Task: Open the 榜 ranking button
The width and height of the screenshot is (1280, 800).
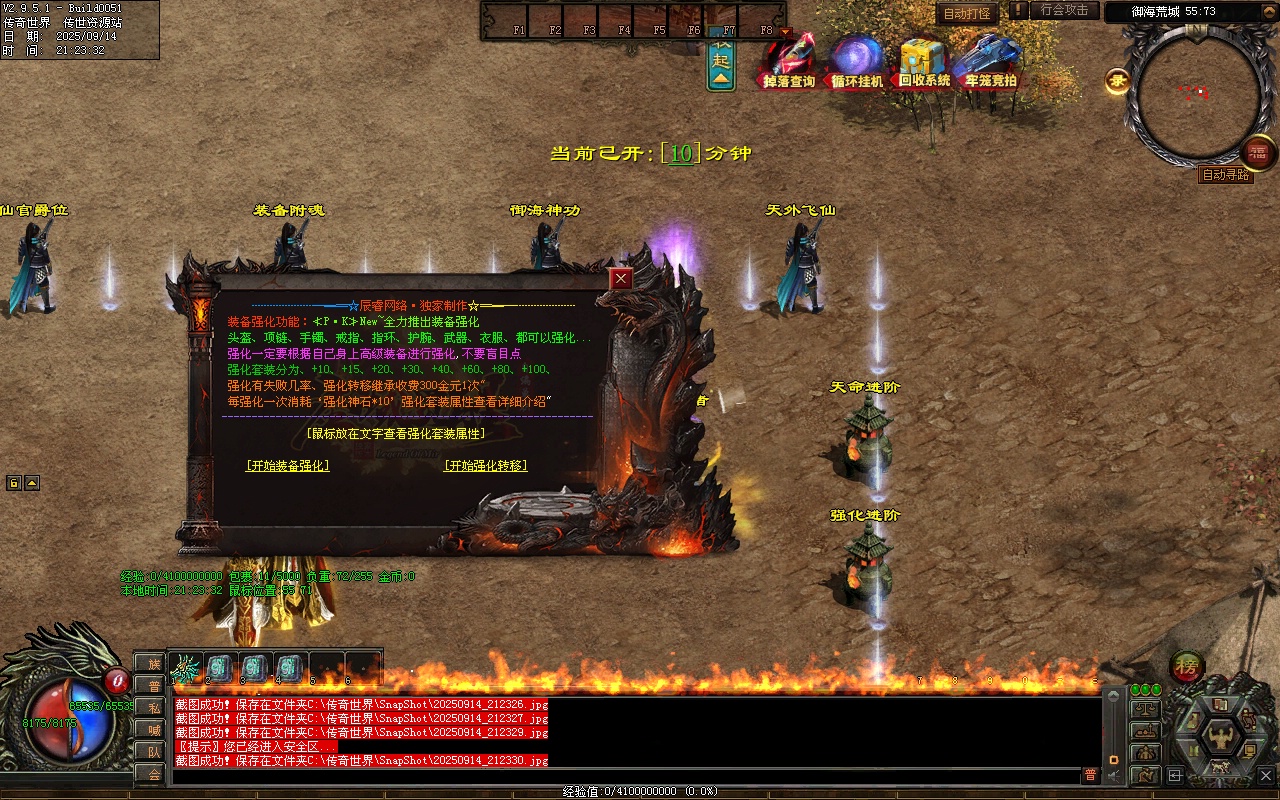Action: click(x=1187, y=666)
